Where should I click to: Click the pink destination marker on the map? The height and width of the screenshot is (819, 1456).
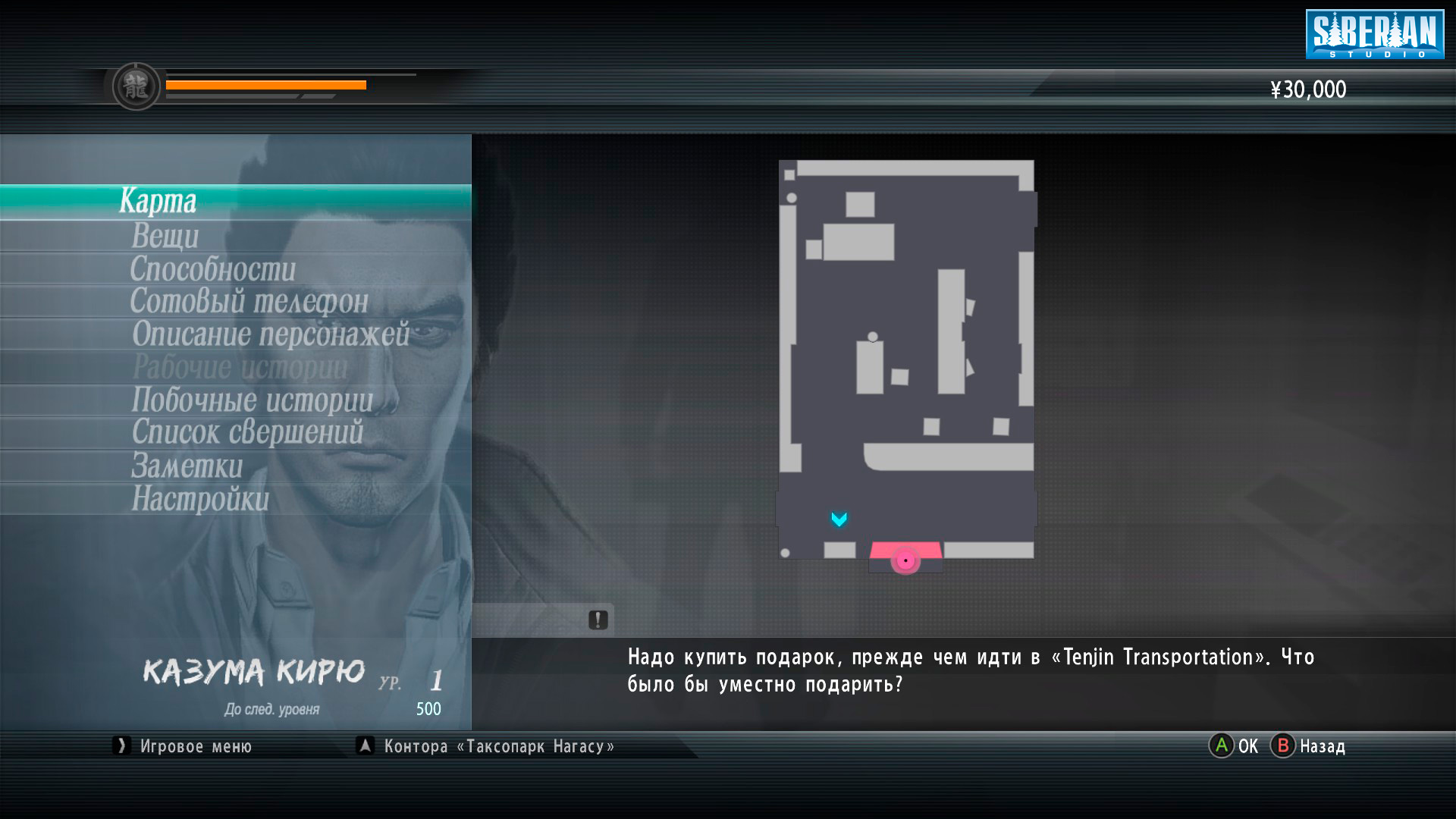[905, 560]
